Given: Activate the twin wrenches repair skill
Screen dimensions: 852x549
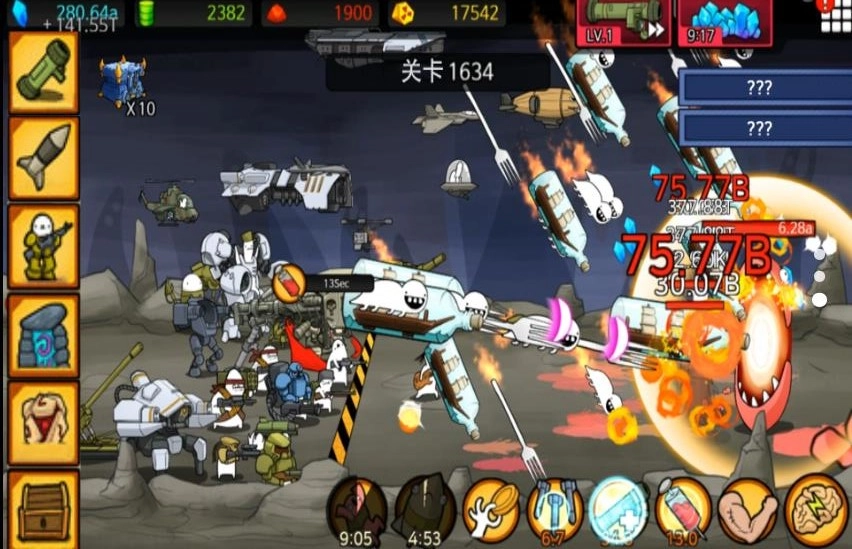Looking at the screenshot, I should click(x=555, y=508).
